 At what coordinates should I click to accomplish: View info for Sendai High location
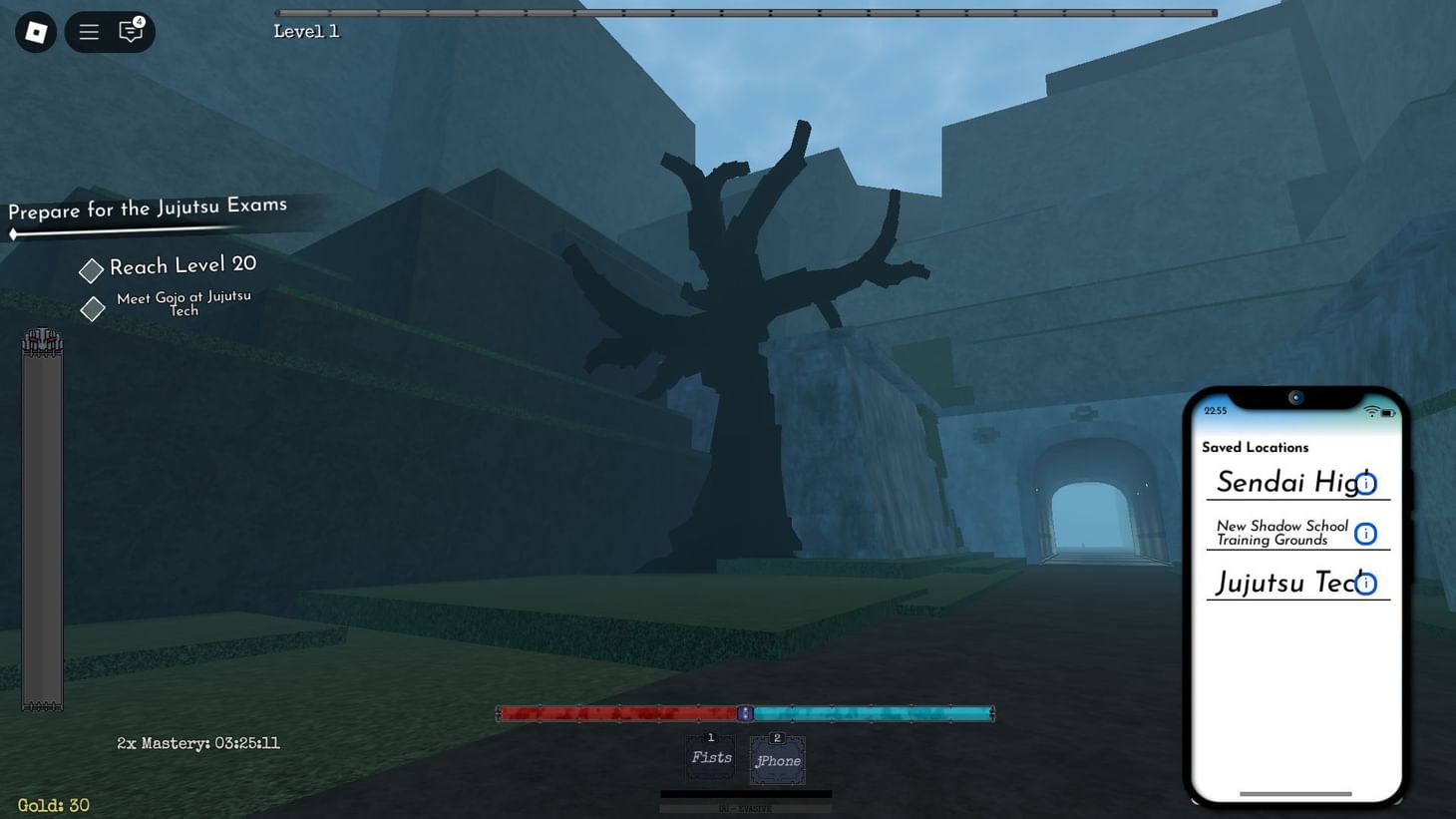(1364, 484)
